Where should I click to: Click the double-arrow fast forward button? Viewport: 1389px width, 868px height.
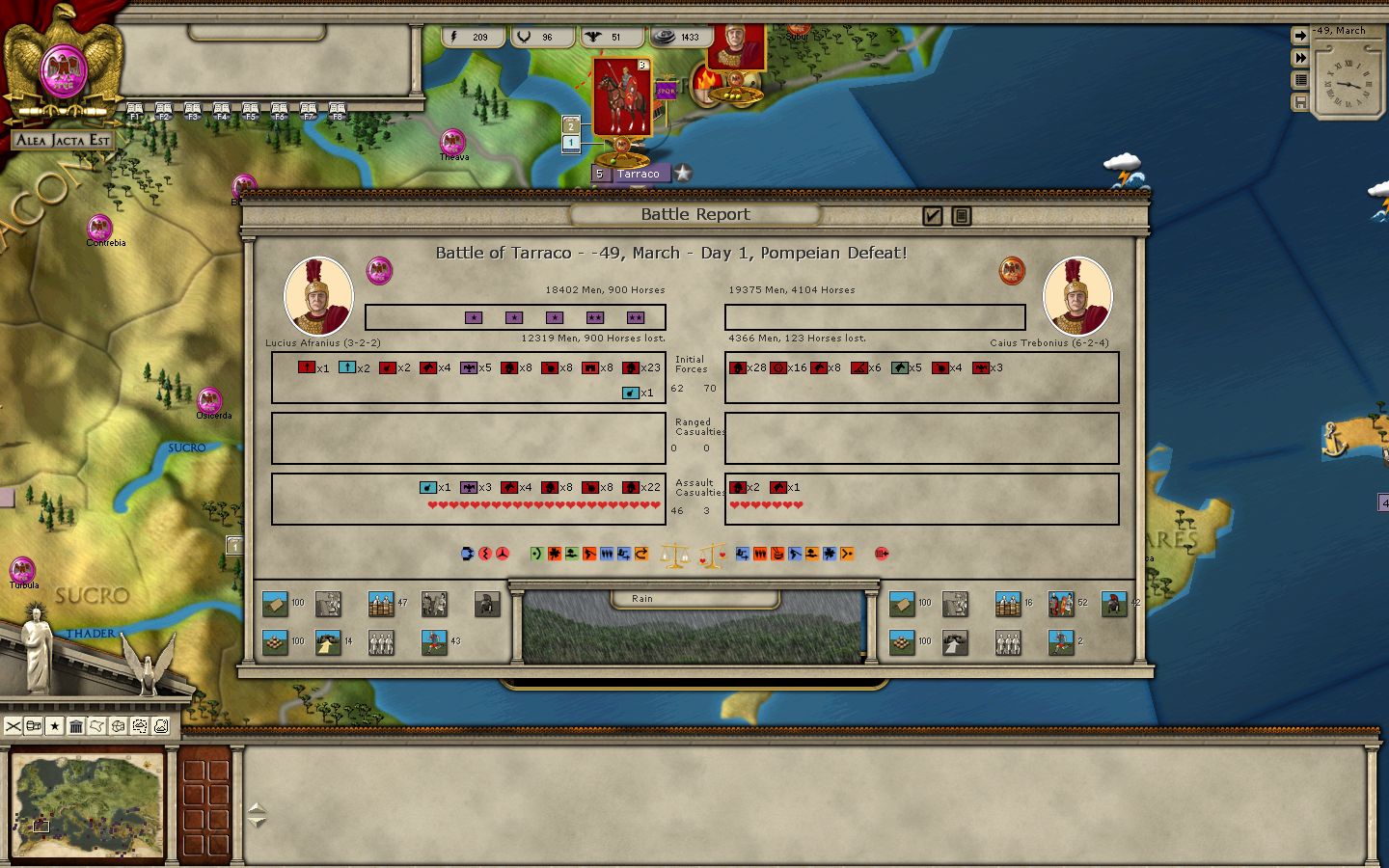(x=1300, y=58)
